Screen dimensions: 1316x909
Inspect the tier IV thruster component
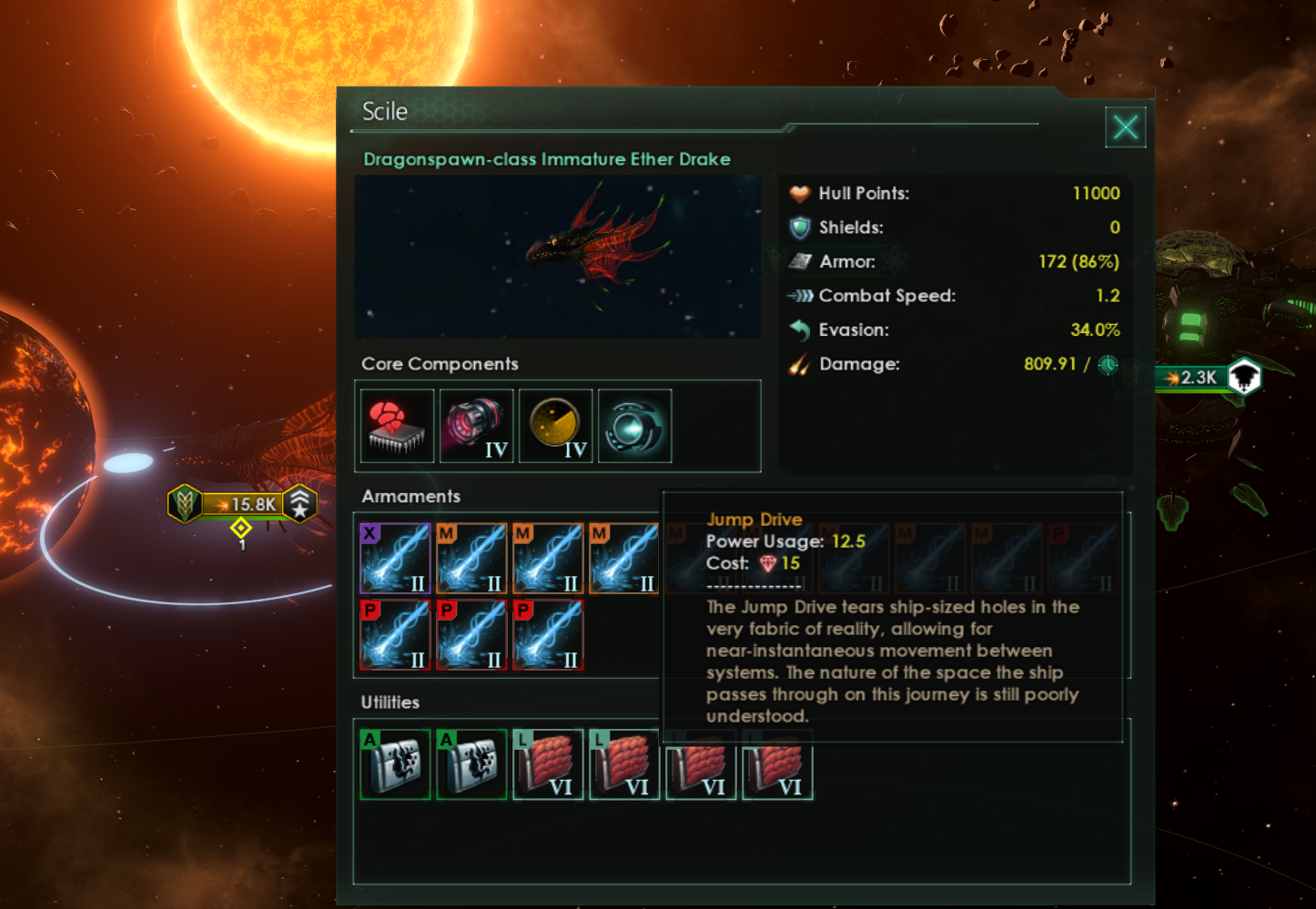click(x=476, y=426)
